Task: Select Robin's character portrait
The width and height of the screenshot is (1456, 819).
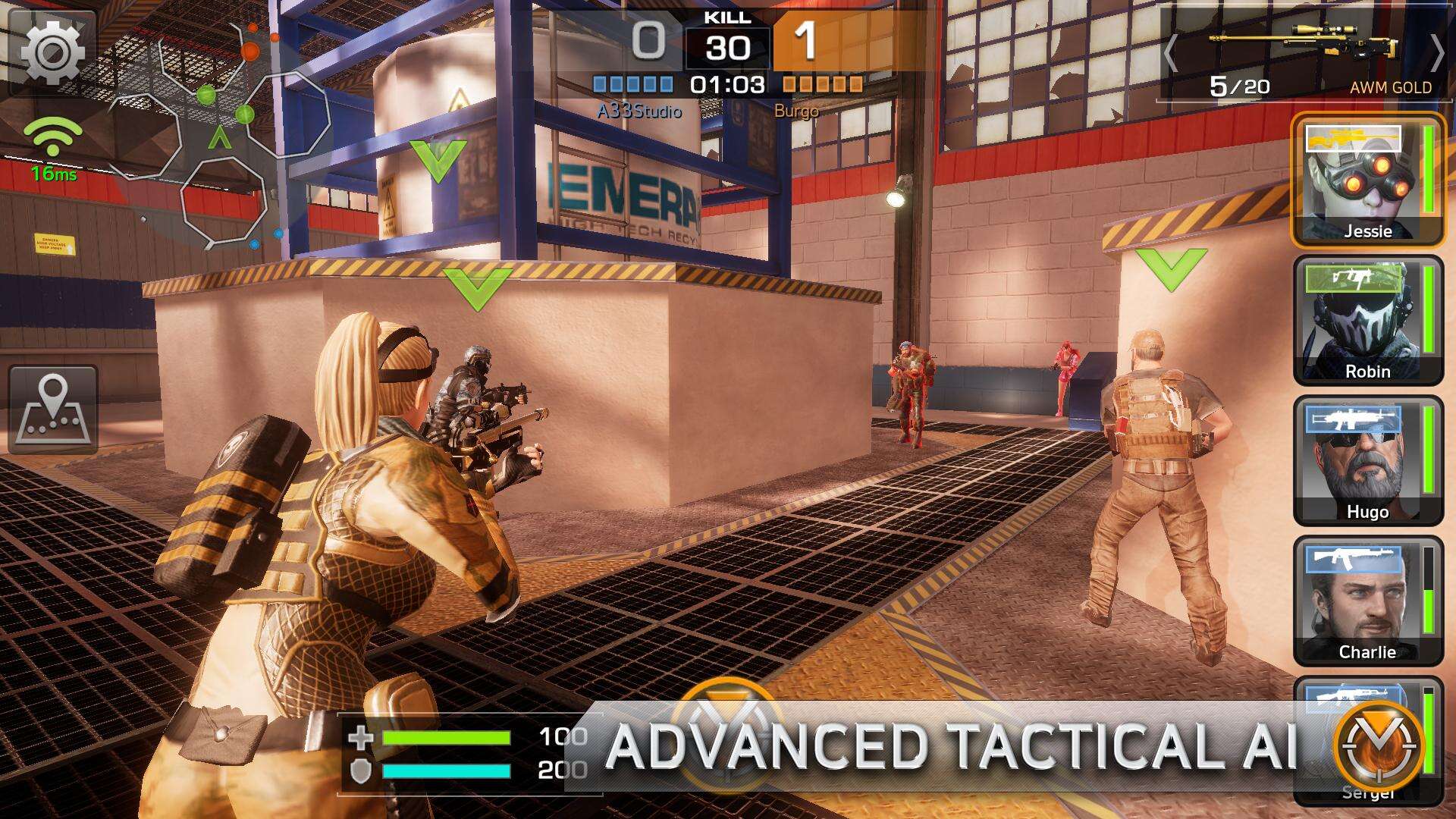Action: pyautogui.click(x=1367, y=321)
